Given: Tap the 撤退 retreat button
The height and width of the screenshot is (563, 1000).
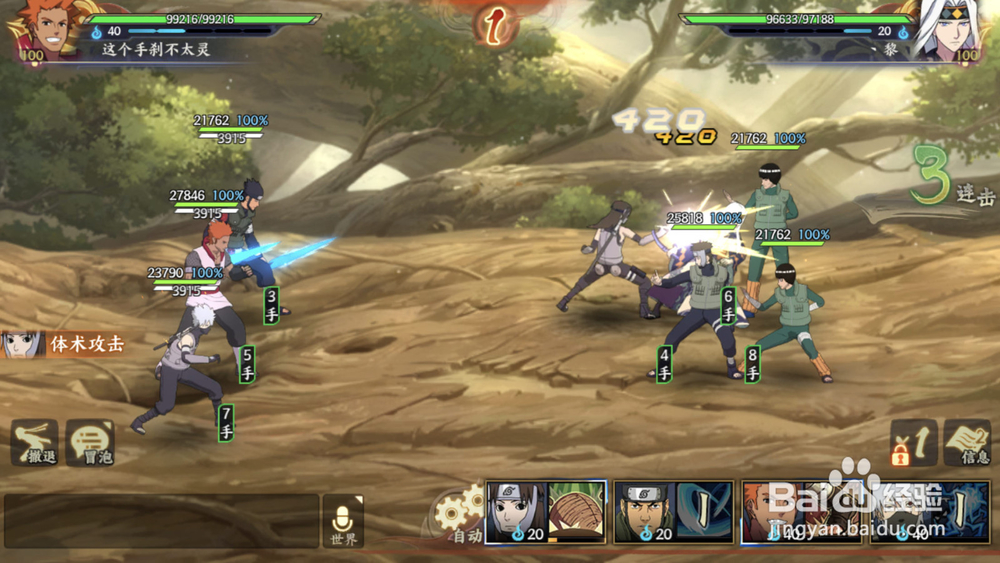Looking at the screenshot, I should 35,442.
